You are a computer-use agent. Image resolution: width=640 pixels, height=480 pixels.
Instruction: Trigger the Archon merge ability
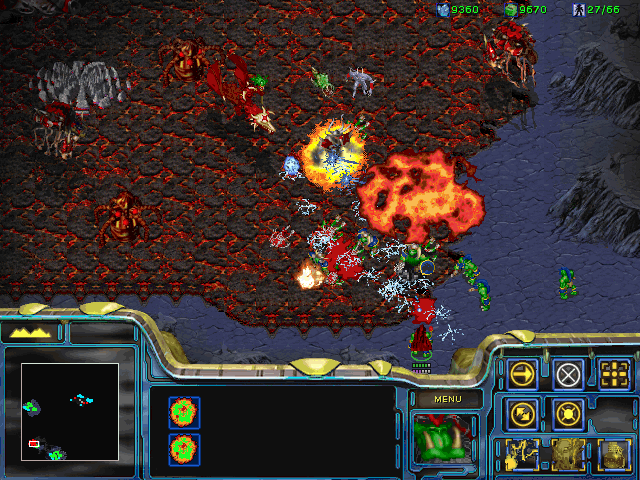615,453
